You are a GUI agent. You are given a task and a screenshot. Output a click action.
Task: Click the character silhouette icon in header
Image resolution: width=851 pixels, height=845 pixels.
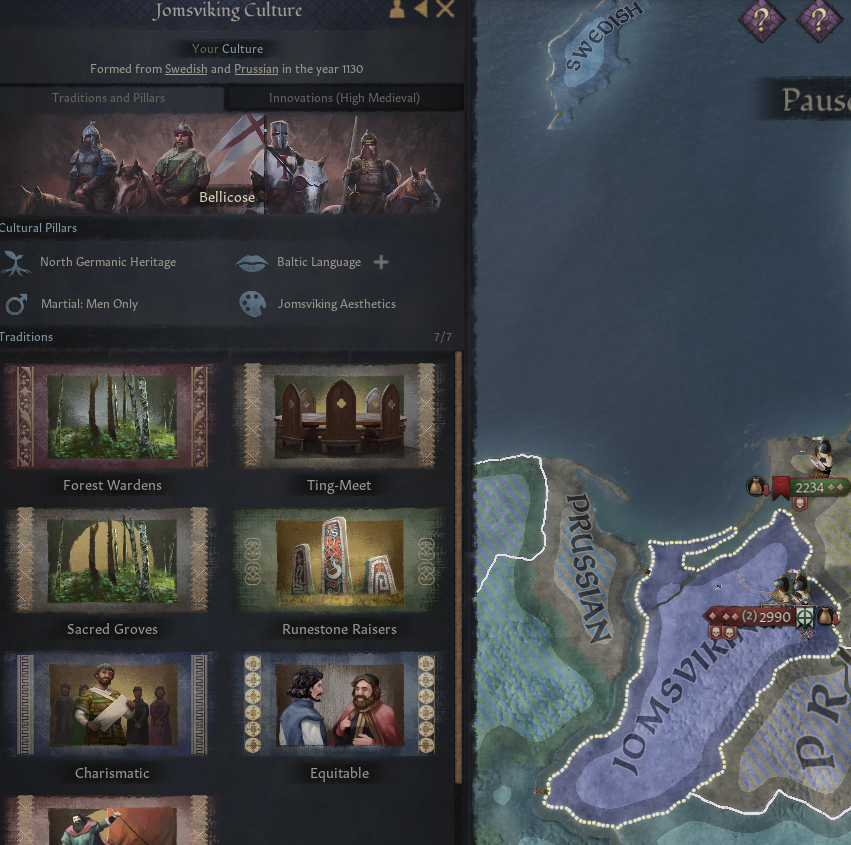pyautogui.click(x=397, y=10)
